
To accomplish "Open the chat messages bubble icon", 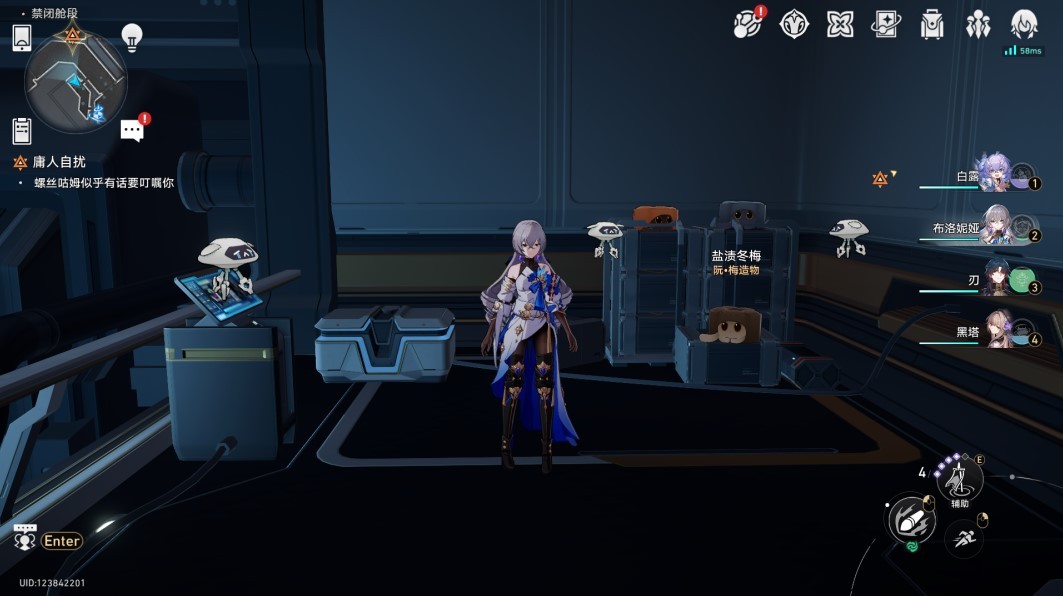I will click(x=133, y=129).
